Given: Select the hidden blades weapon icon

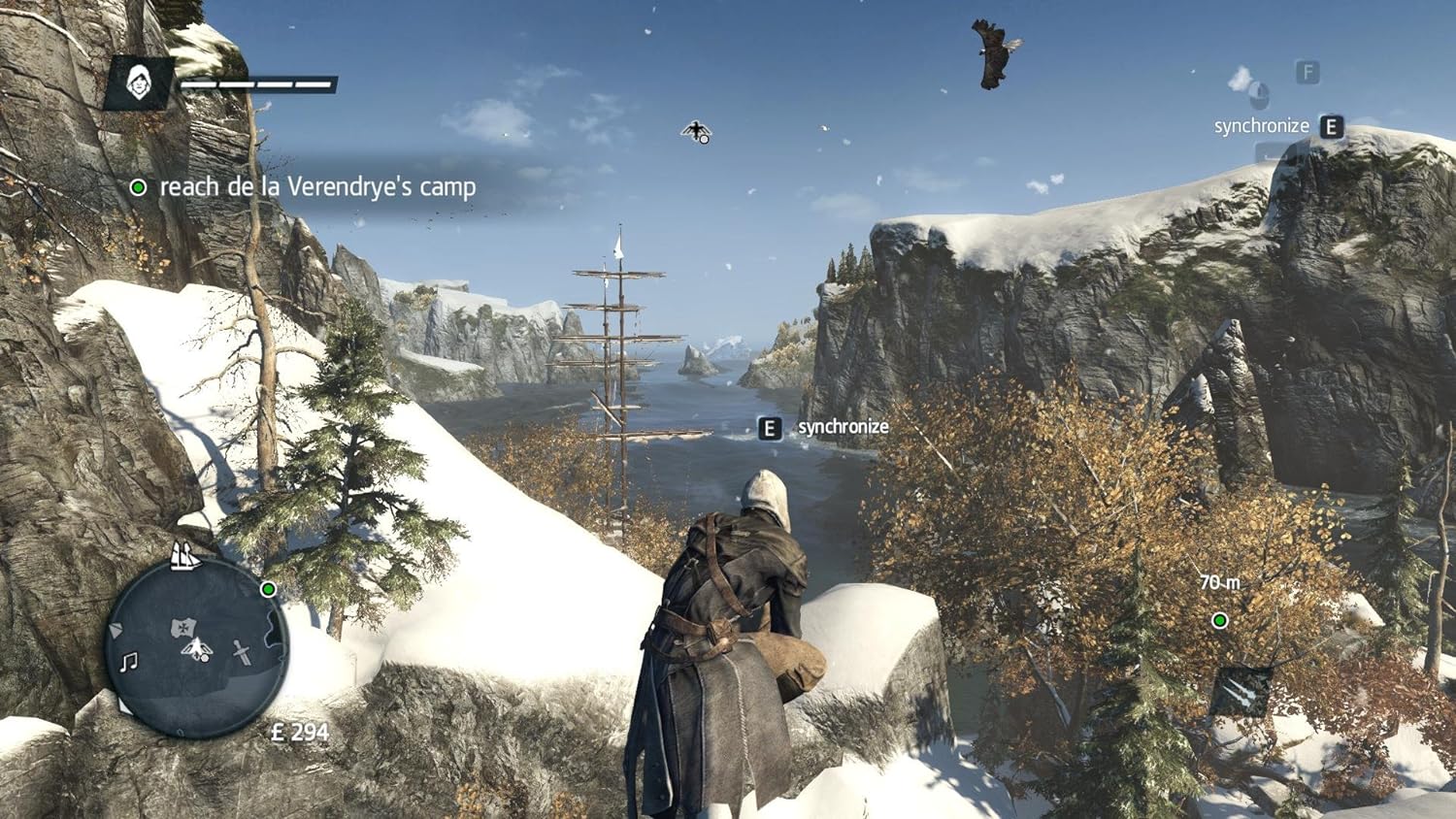Looking at the screenshot, I should pyautogui.click(x=1241, y=691).
